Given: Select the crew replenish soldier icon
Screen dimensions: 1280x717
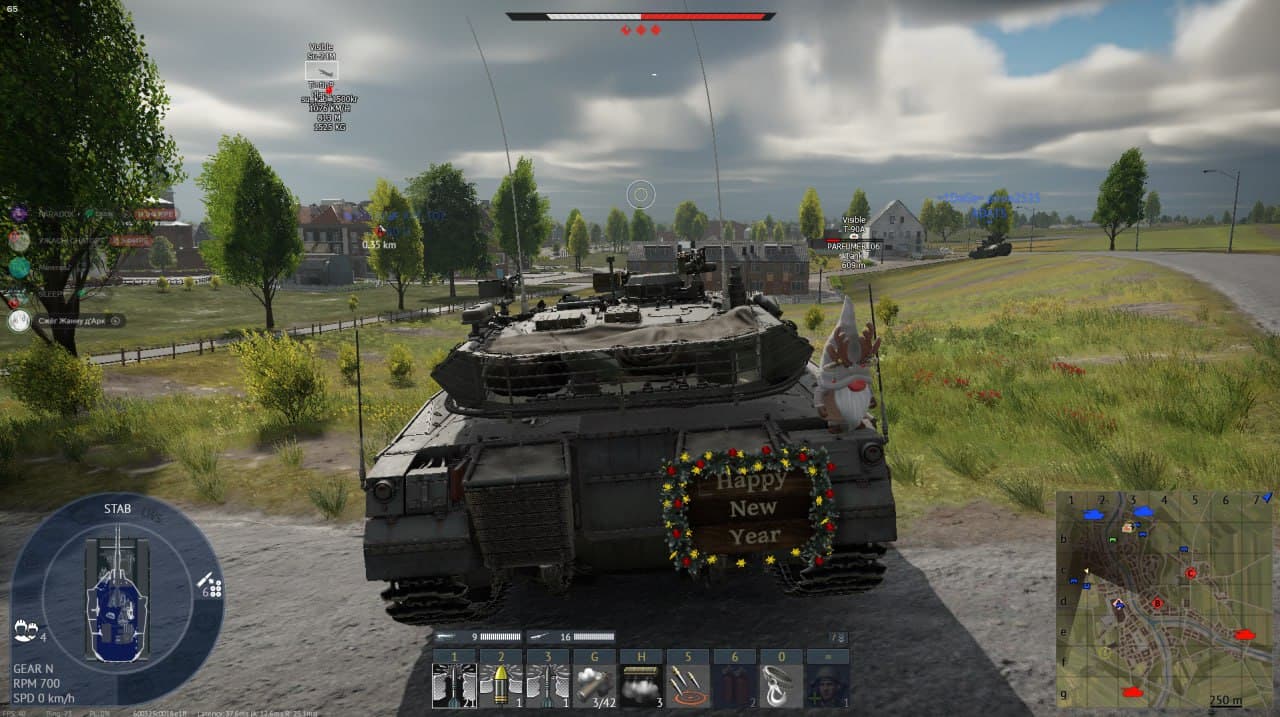Looking at the screenshot, I should tap(828, 686).
